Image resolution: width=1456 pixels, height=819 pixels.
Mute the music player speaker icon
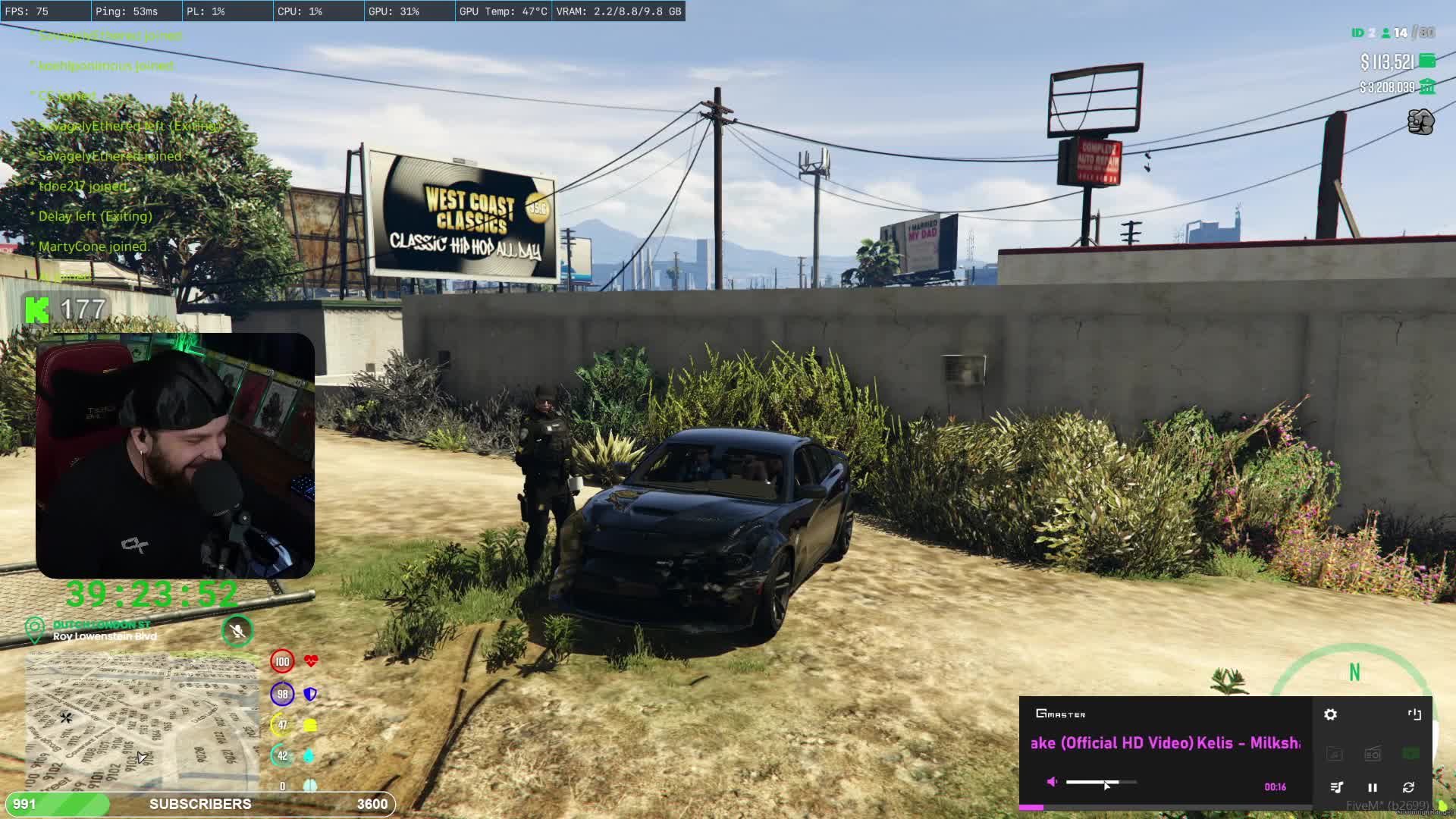tap(1052, 782)
